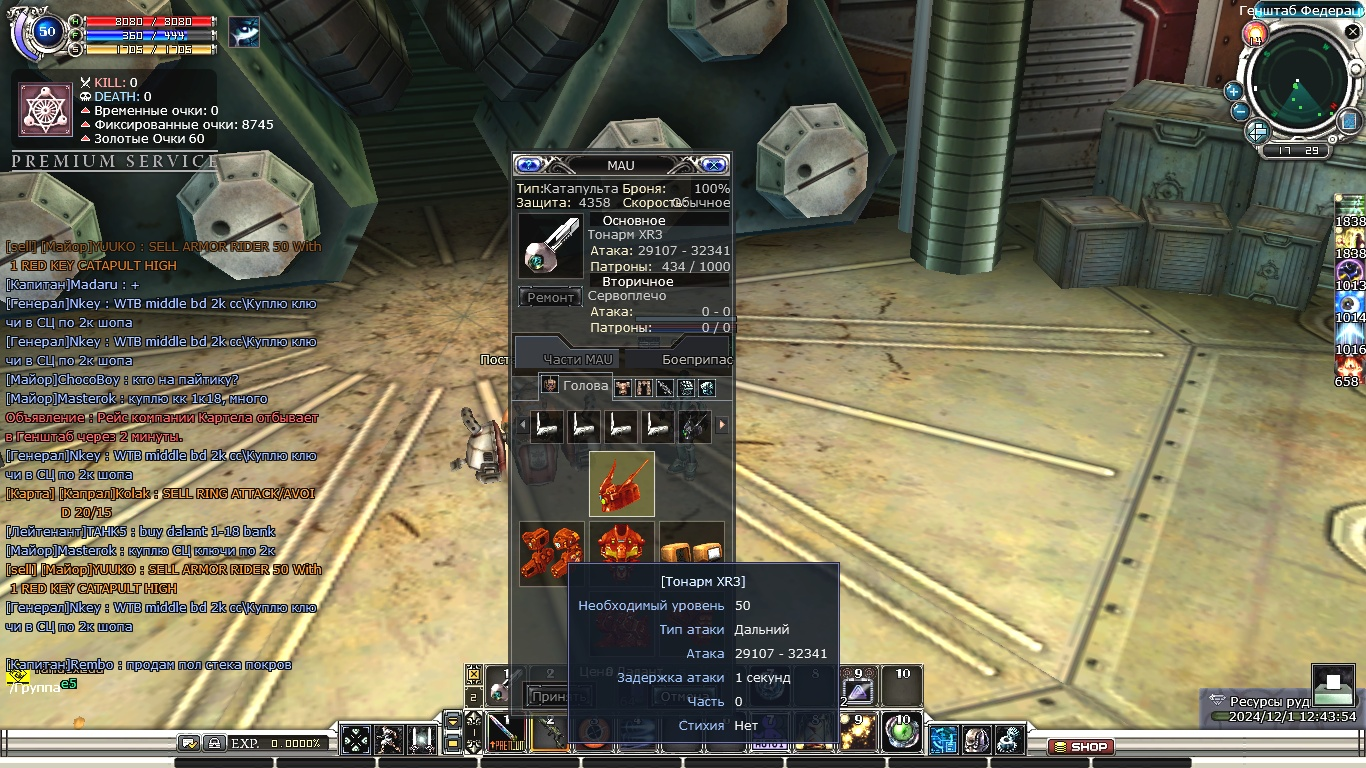
Task: Activate the green orb hotbar slot 10
Action: [902, 732]
